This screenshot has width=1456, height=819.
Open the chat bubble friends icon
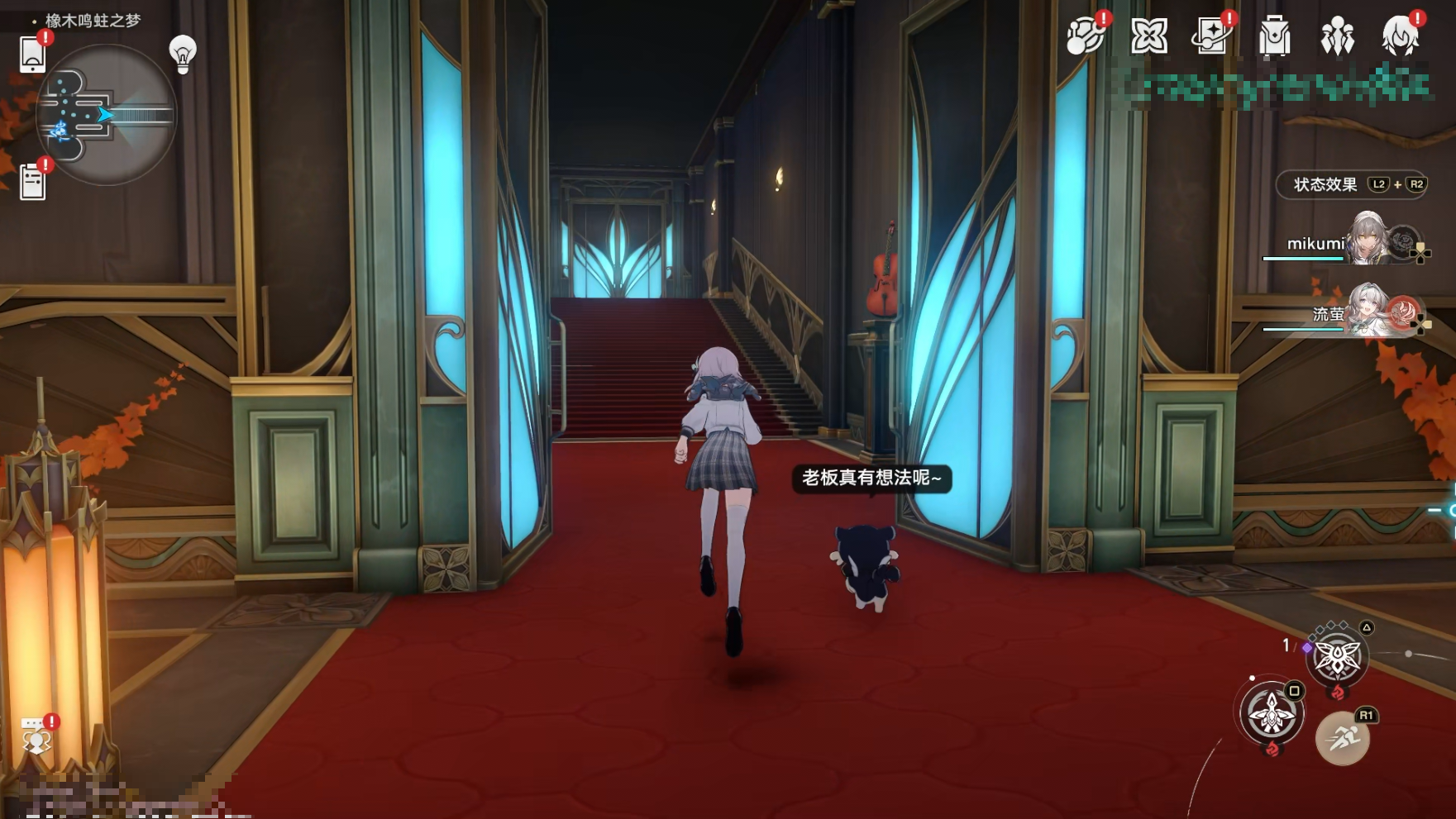[x=36, y=736]
